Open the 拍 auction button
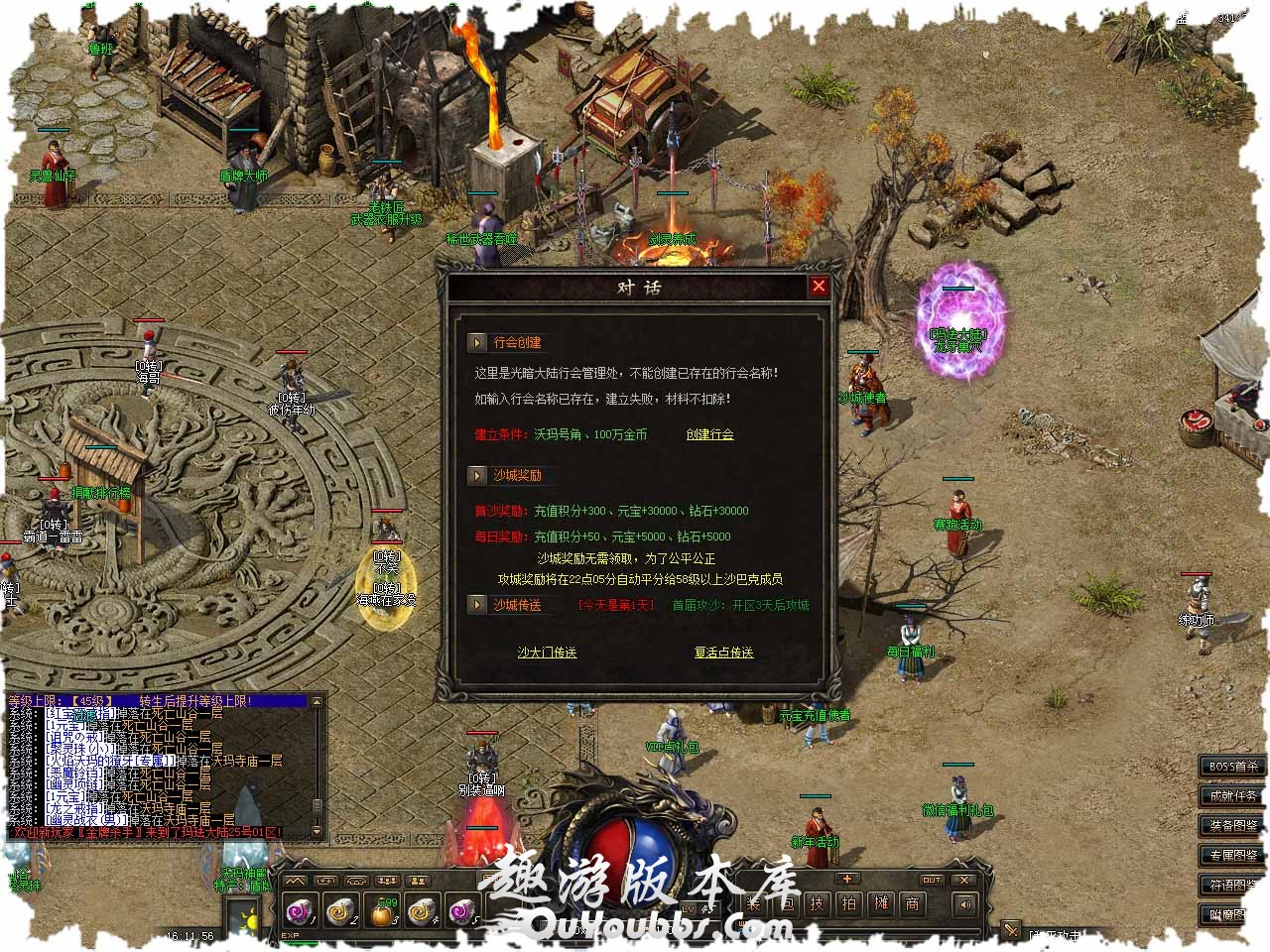This screenshot has height=952, width=1270. [x=849, y=903]
